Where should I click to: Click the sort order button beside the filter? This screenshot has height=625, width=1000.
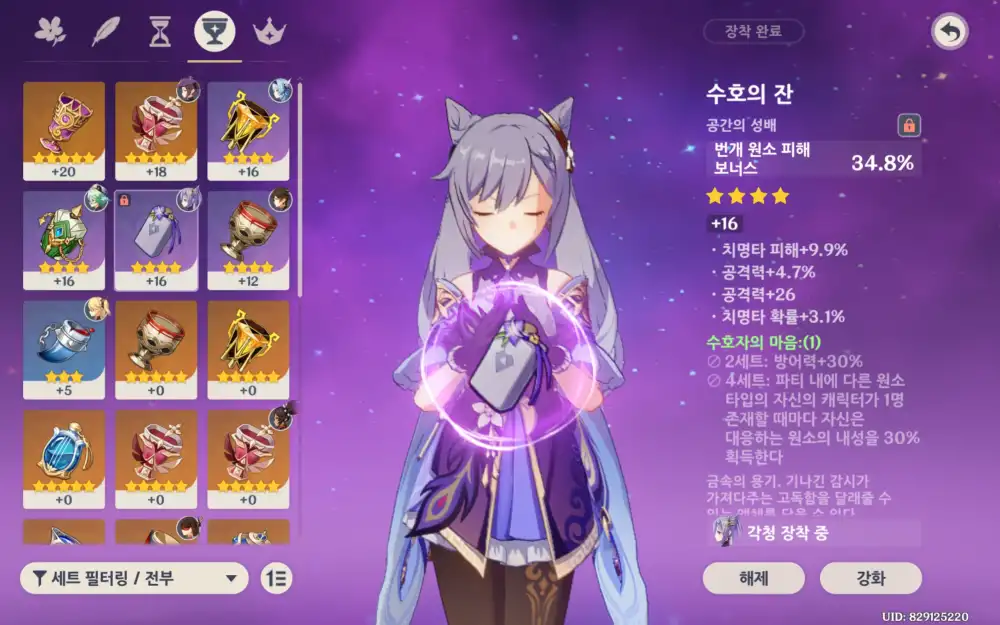tap(276, 577)
